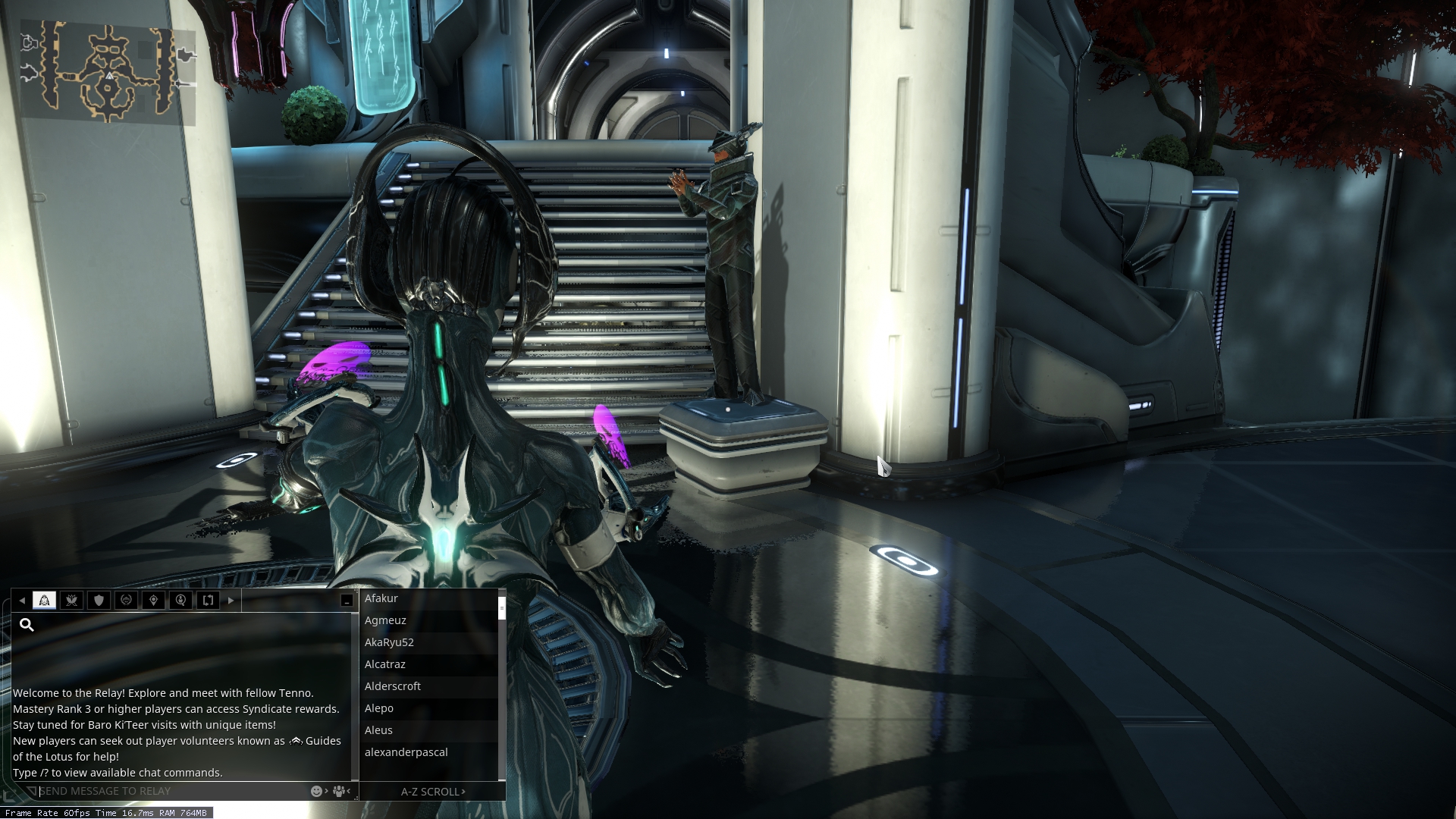The width and height of the screenshot is (1456, 819).
Task: Collapse the player list via left chevron
Action: 348,791
